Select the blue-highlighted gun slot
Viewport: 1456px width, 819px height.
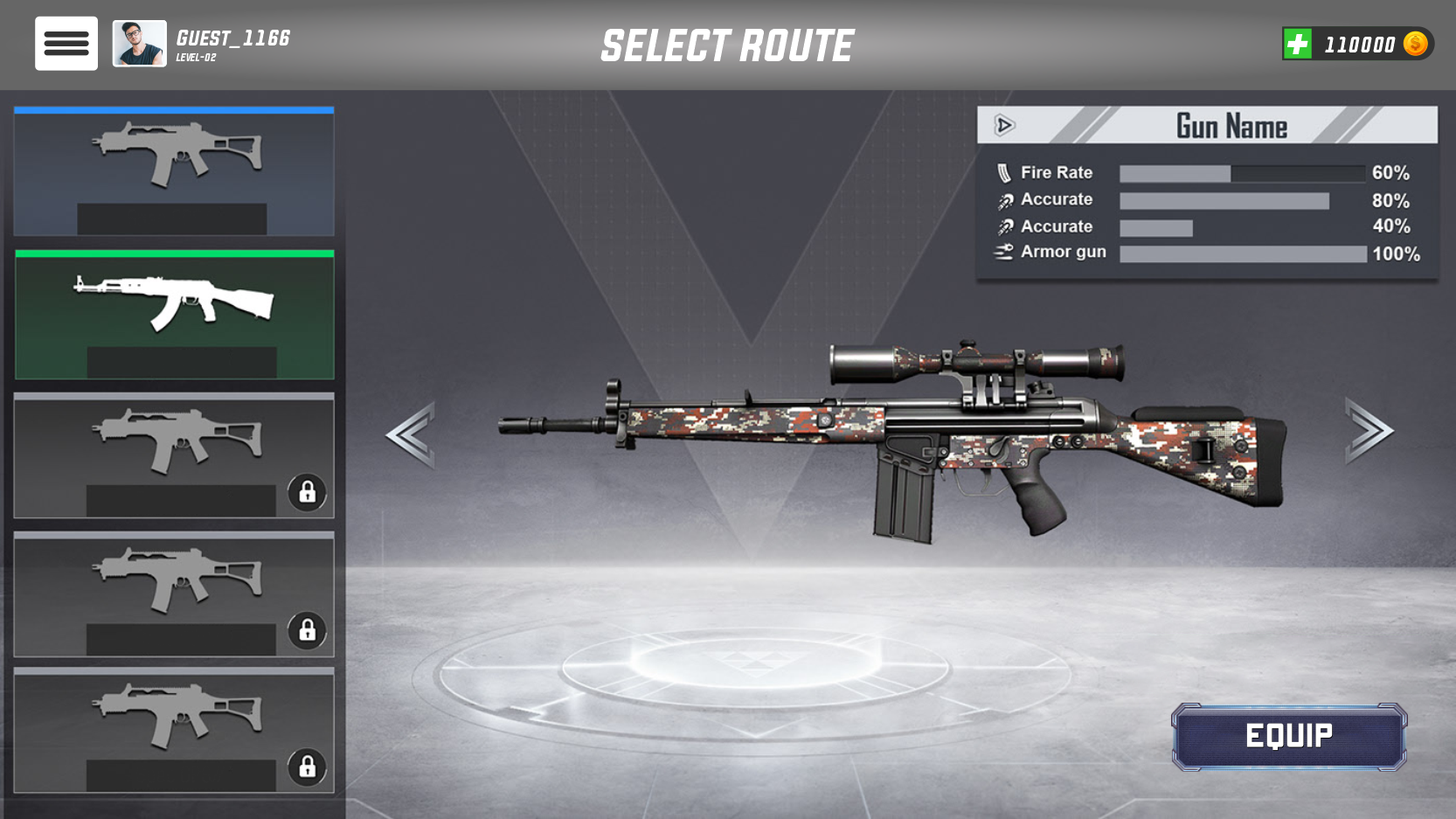point(174,171)
